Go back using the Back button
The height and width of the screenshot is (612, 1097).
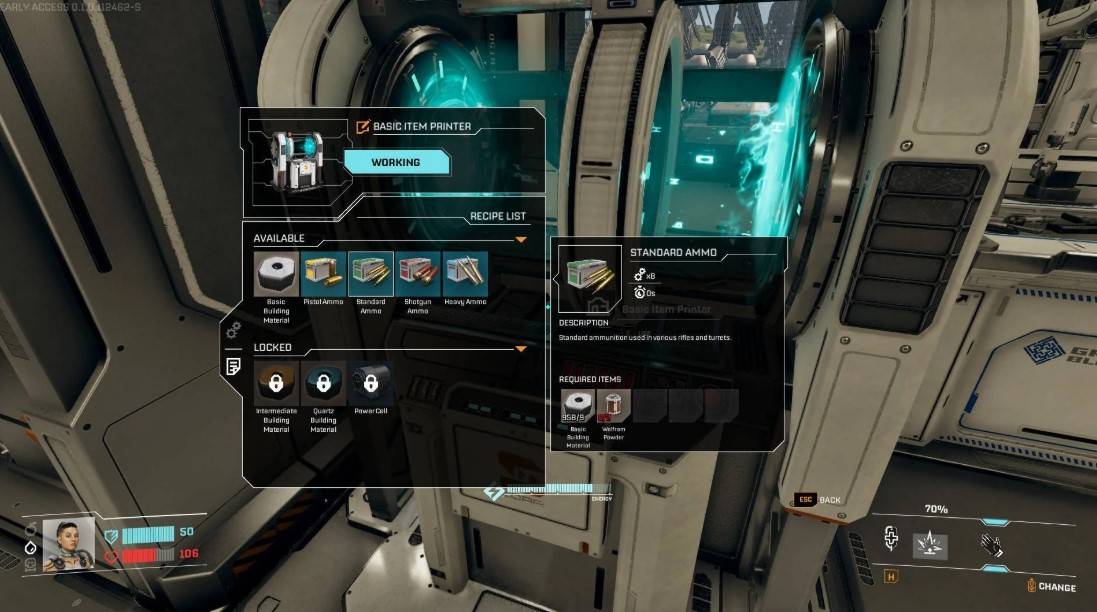(x=819, y=499)
